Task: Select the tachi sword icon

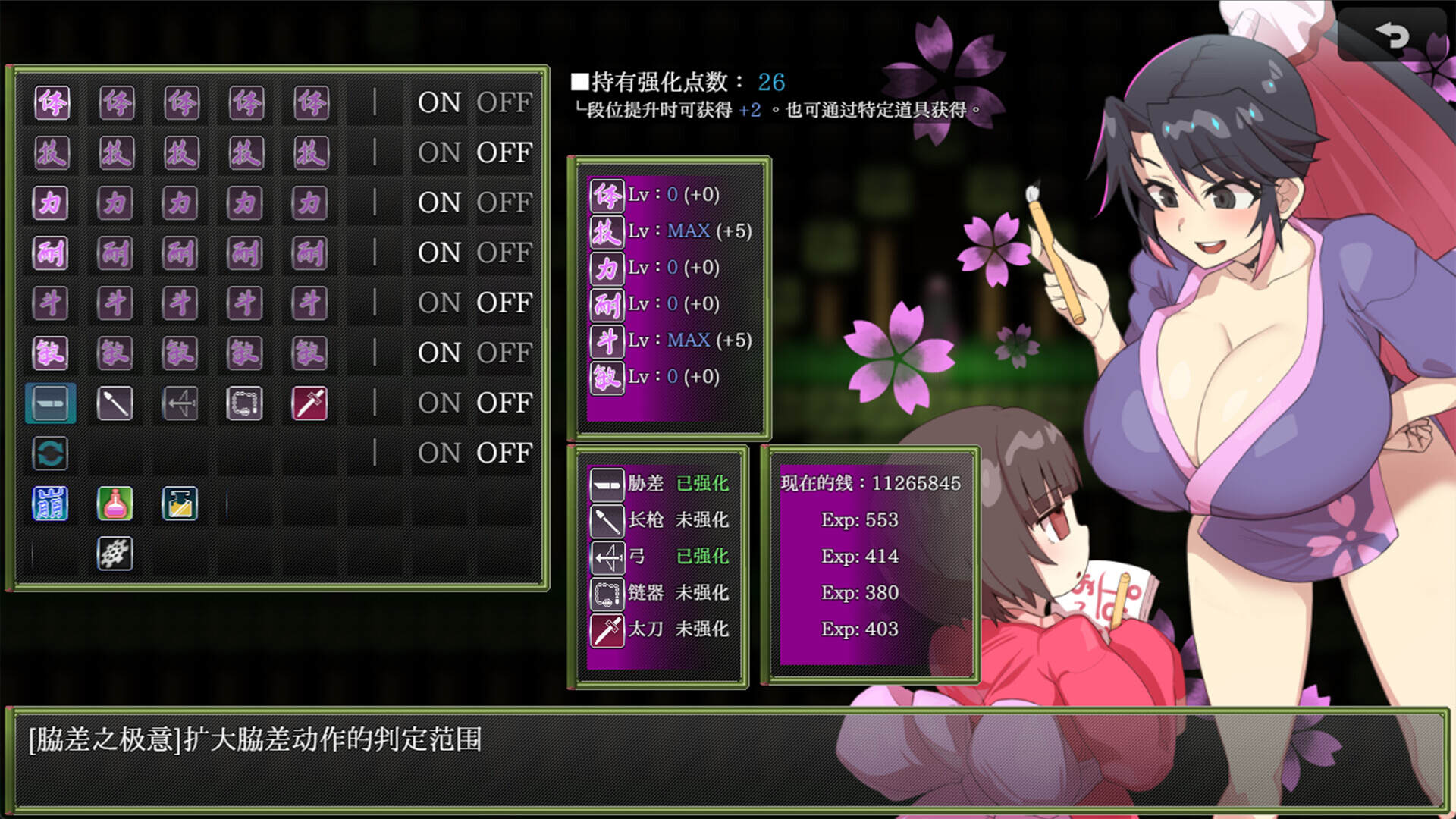Action: coord(308,403)
